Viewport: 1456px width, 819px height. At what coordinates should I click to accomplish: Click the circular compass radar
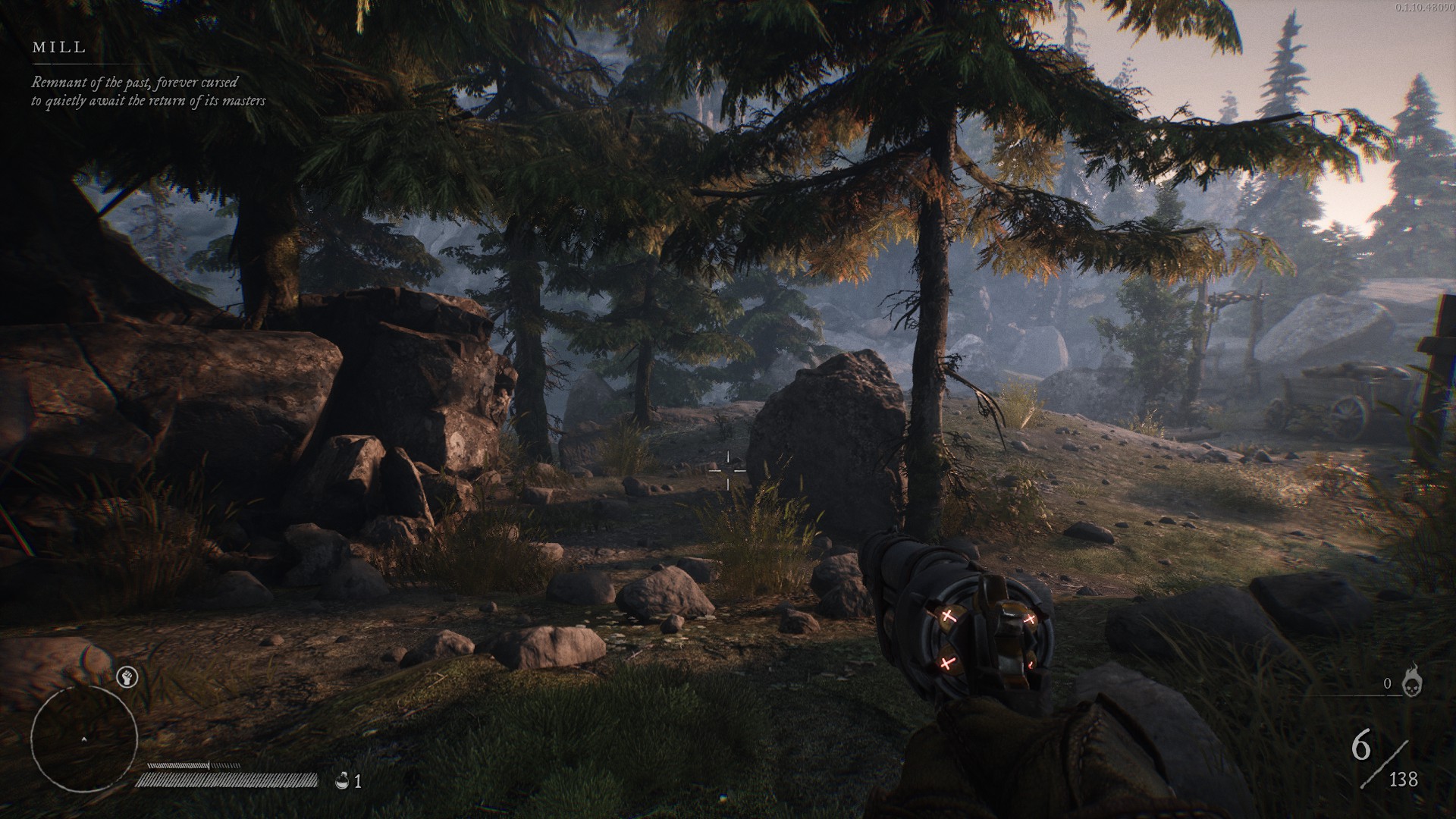click(84, 739)
